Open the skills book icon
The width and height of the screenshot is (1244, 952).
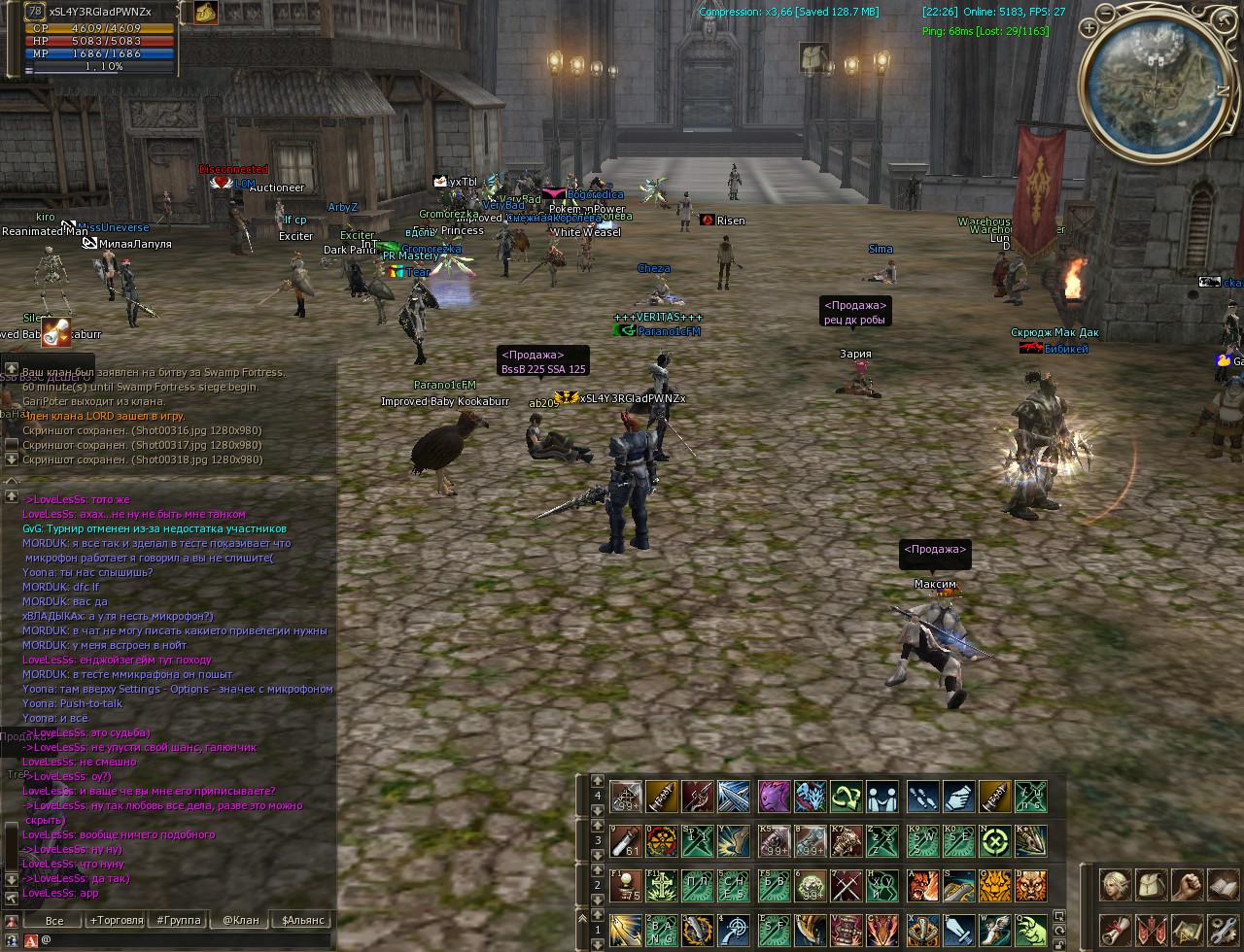[x=1222, y=885]
